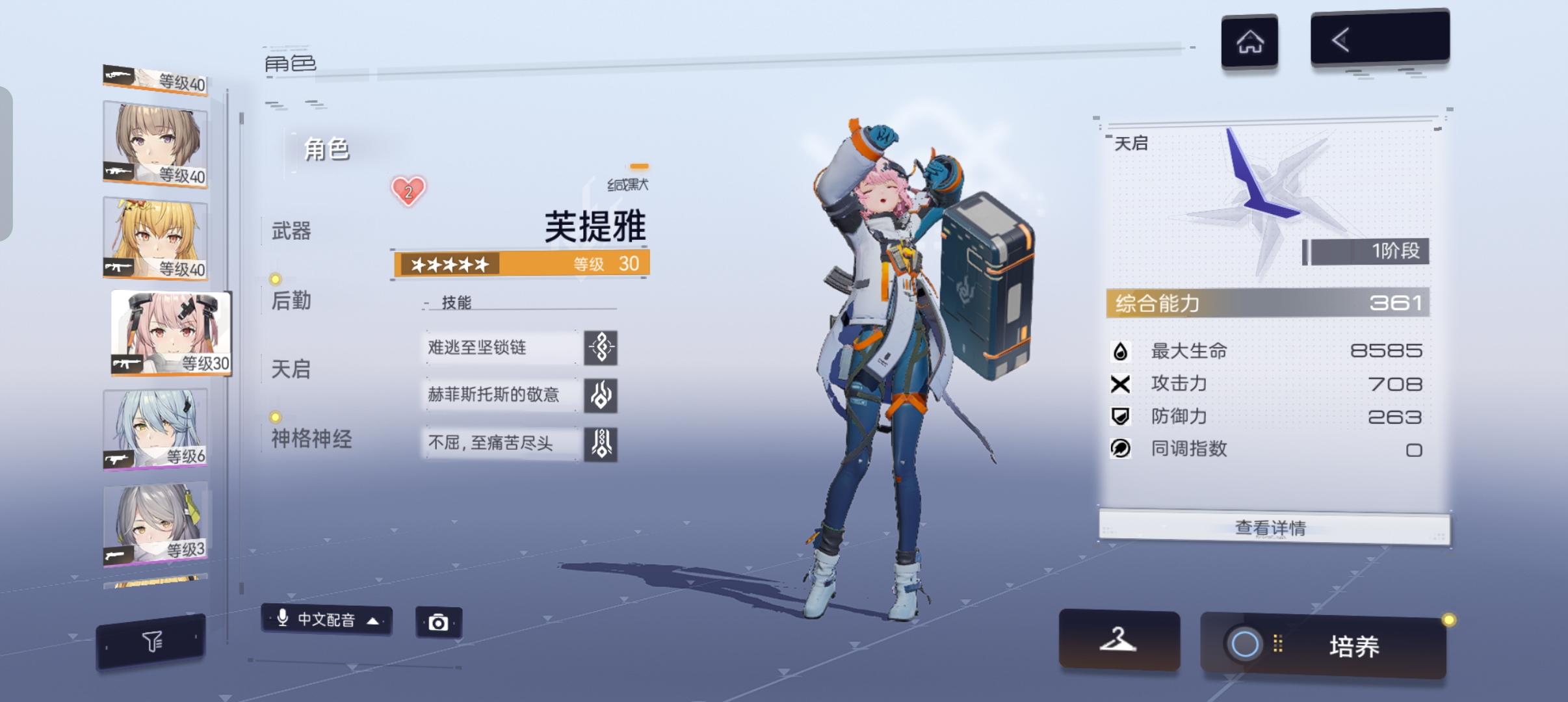Tap the 不屈,至痛苦尽头 skill icon

pyautogui.click(x=601, y=443)
